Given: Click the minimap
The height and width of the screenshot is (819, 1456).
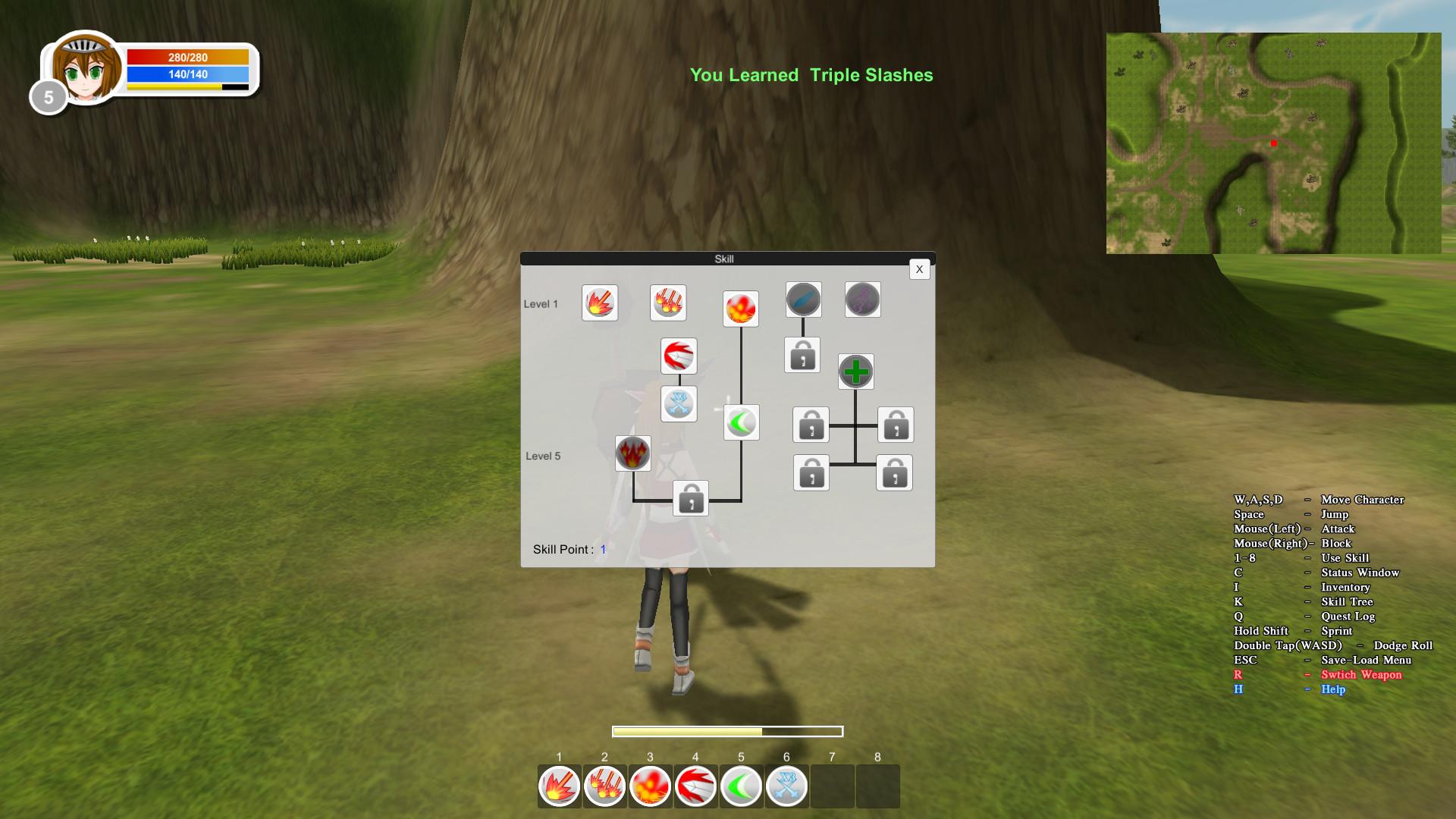Looking at the screenshot, I should tap(1273, 143).
